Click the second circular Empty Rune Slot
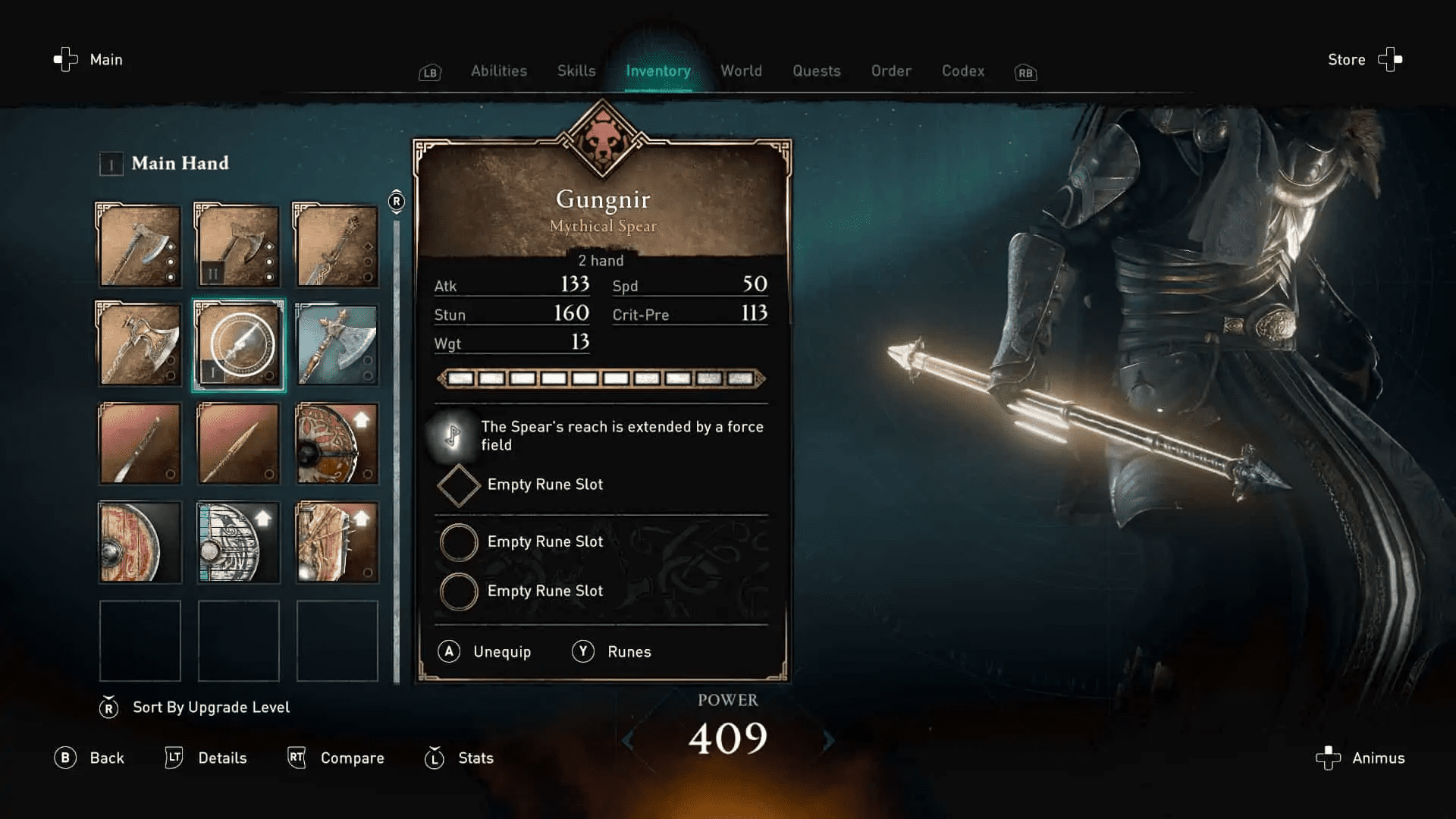1456x819 pixels. (x=458, y=591)
